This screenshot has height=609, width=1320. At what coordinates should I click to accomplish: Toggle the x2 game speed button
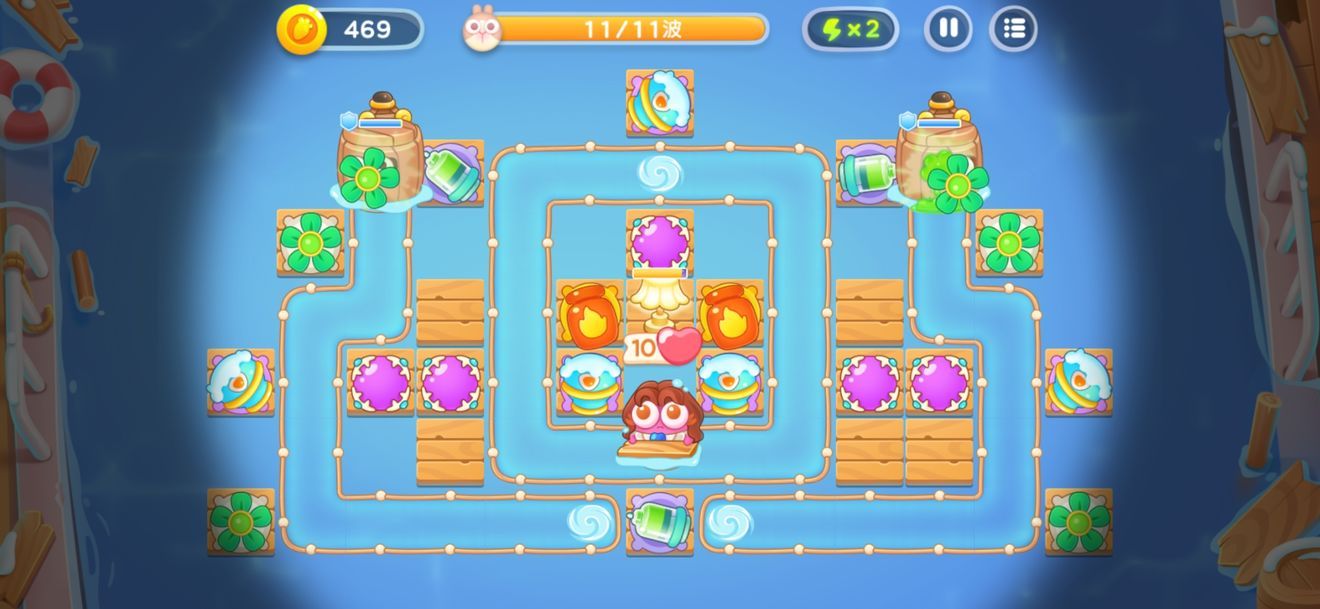click(x=850, y=29)
